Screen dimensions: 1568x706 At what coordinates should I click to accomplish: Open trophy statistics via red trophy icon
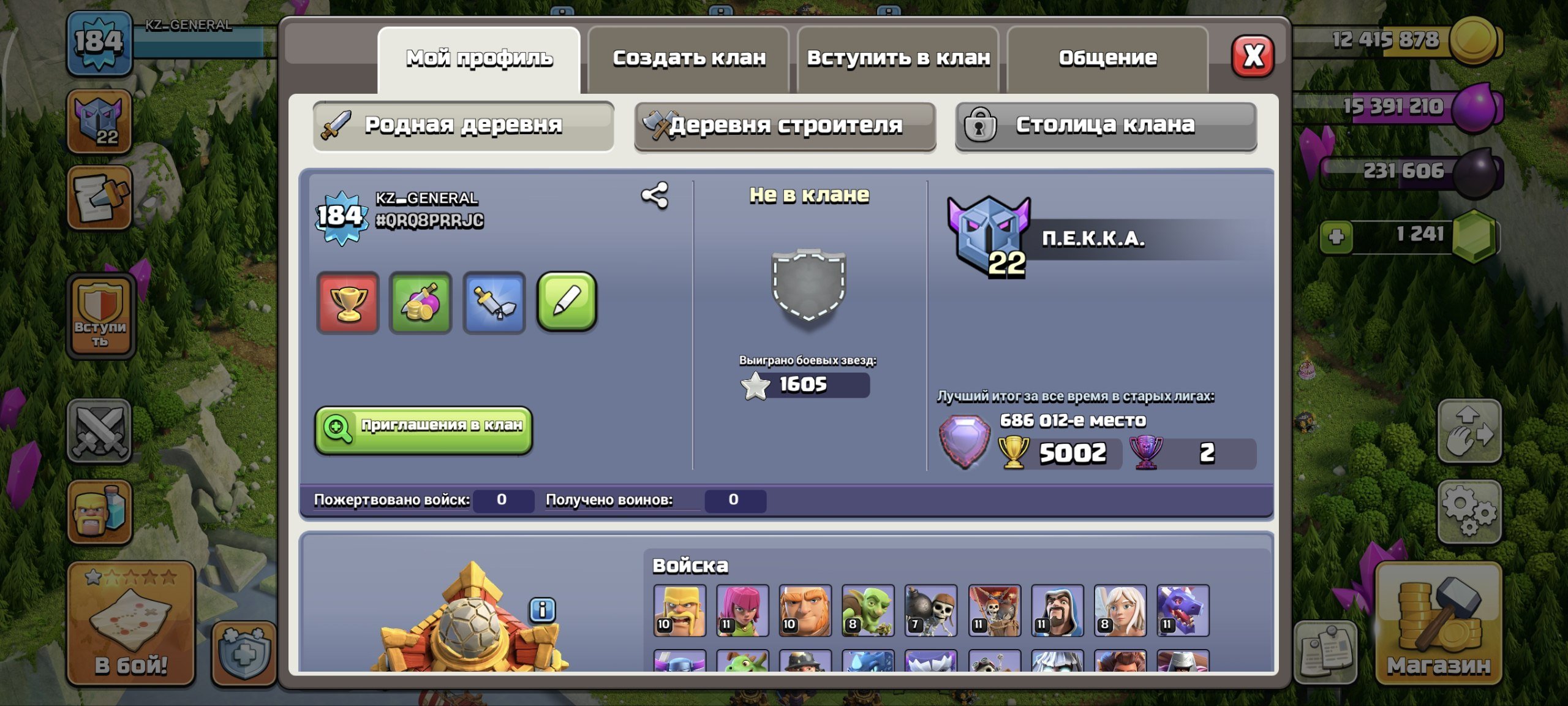point(348,303)
